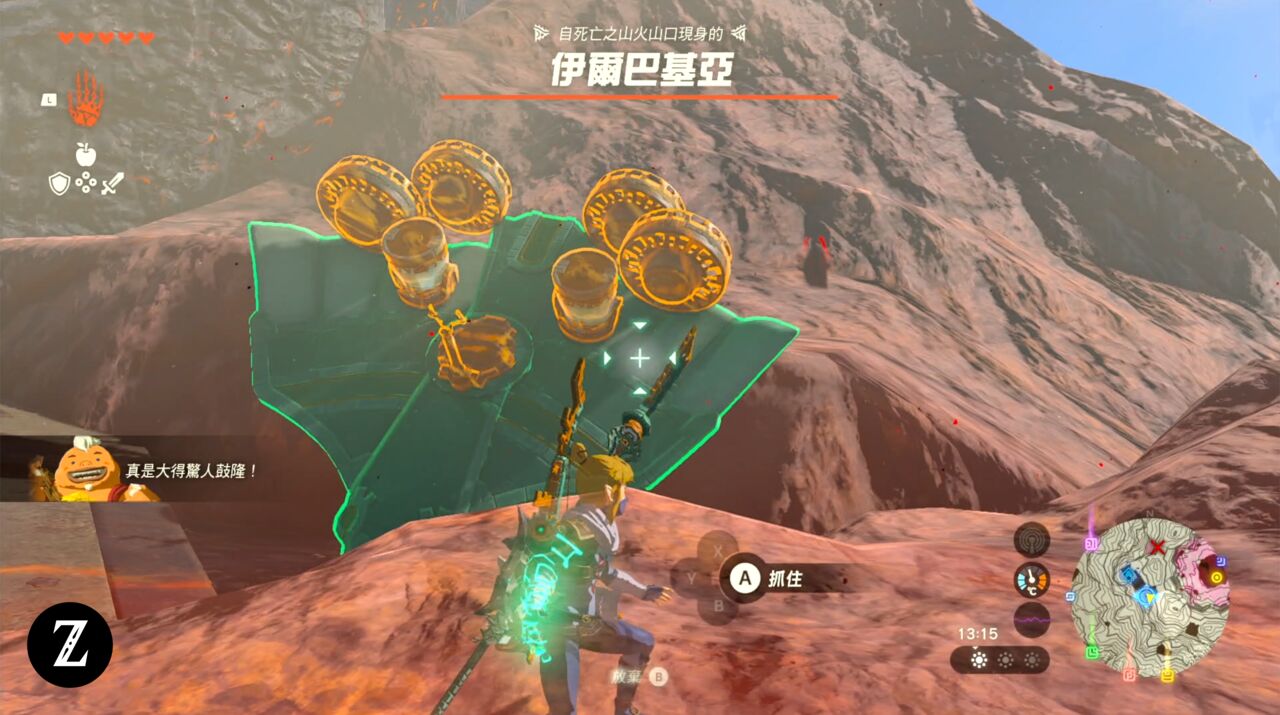Choose the sword quick-select icon
Viewport: 1280px width, 715px height.
pyautogui.click(x=113, y=183)
